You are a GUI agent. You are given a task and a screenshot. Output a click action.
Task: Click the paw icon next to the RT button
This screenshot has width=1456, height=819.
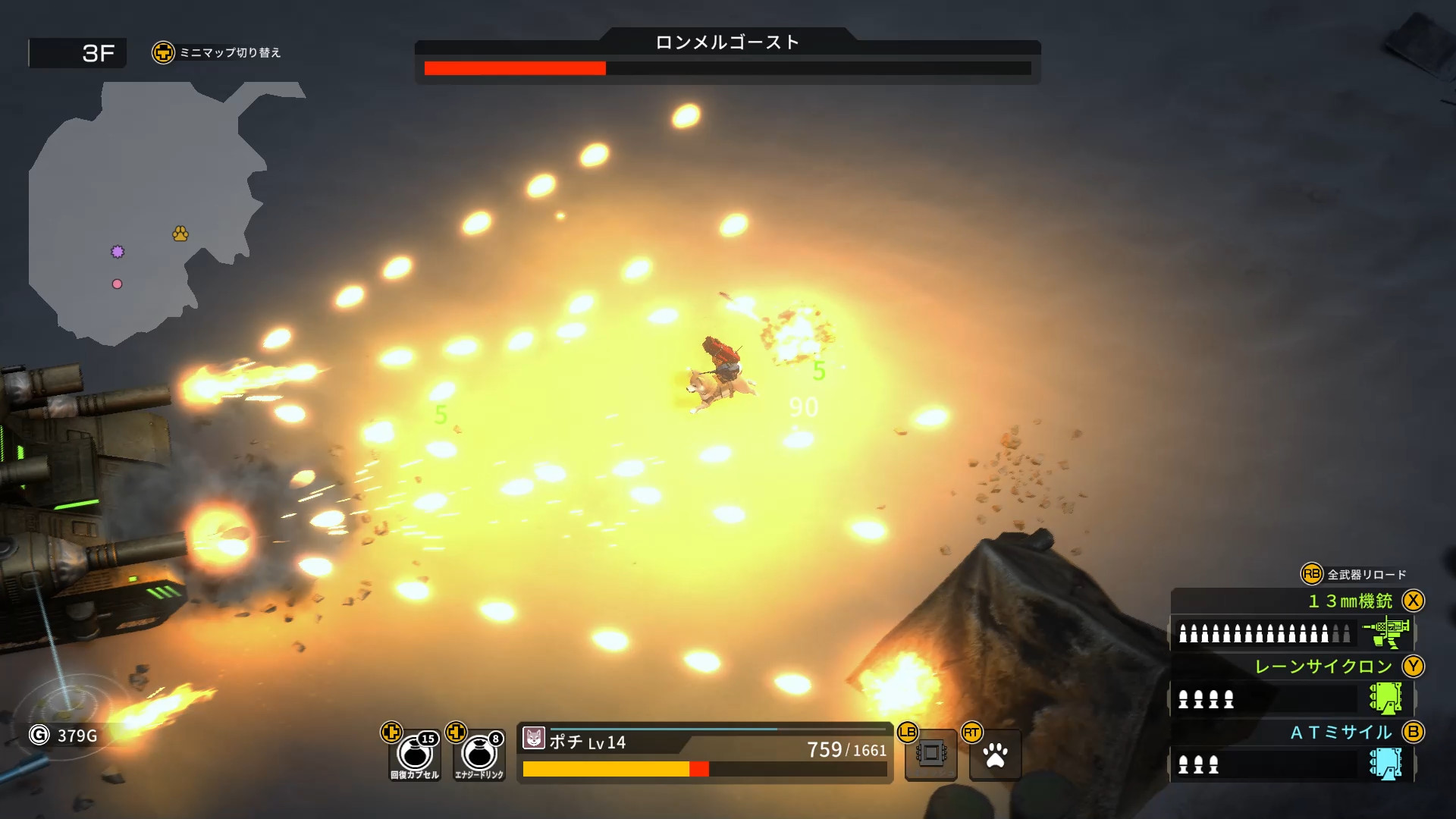[x=994, y=753]
